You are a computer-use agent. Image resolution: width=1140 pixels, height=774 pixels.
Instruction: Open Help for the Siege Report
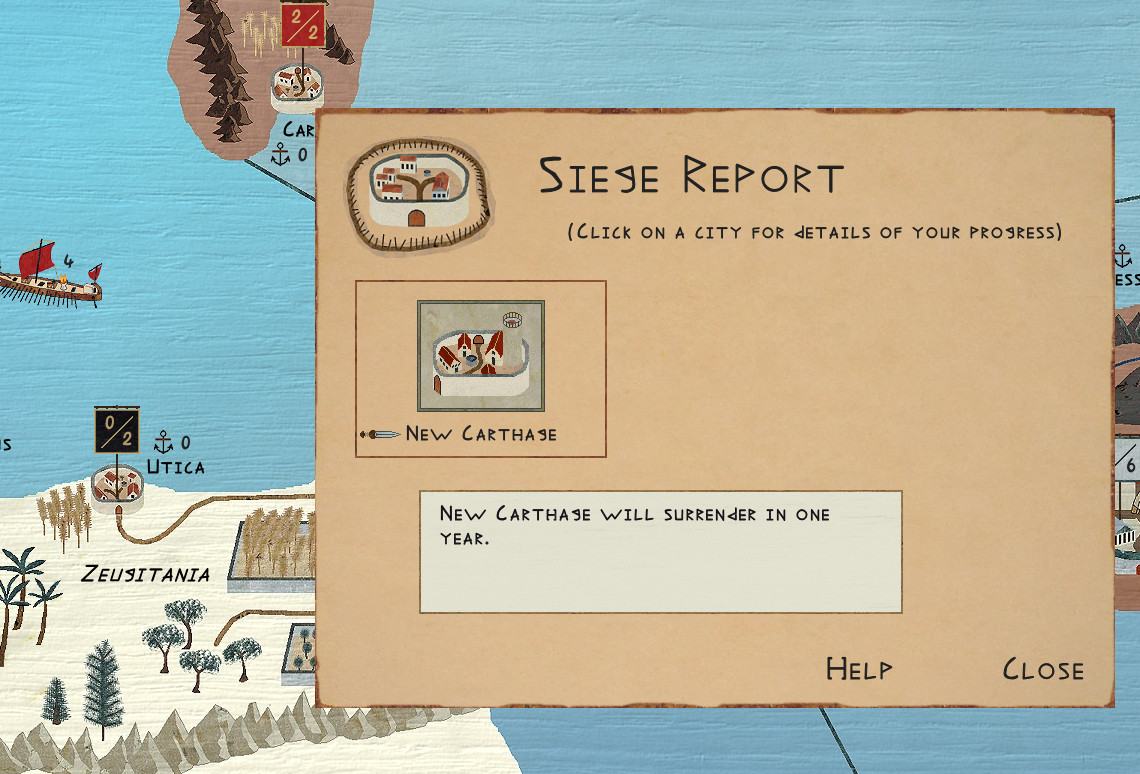click(x=859, y=670)
